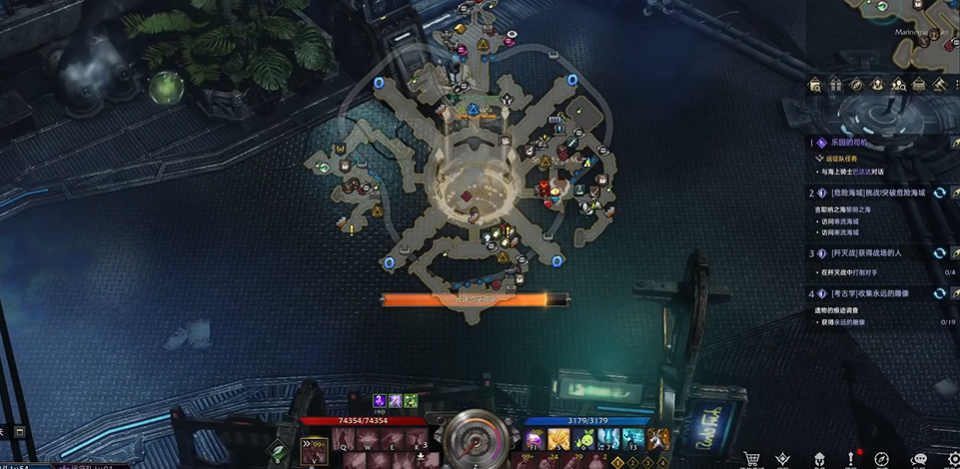Click the blue portal marker on overlay map
960x469 pixels.
point(573,79)
